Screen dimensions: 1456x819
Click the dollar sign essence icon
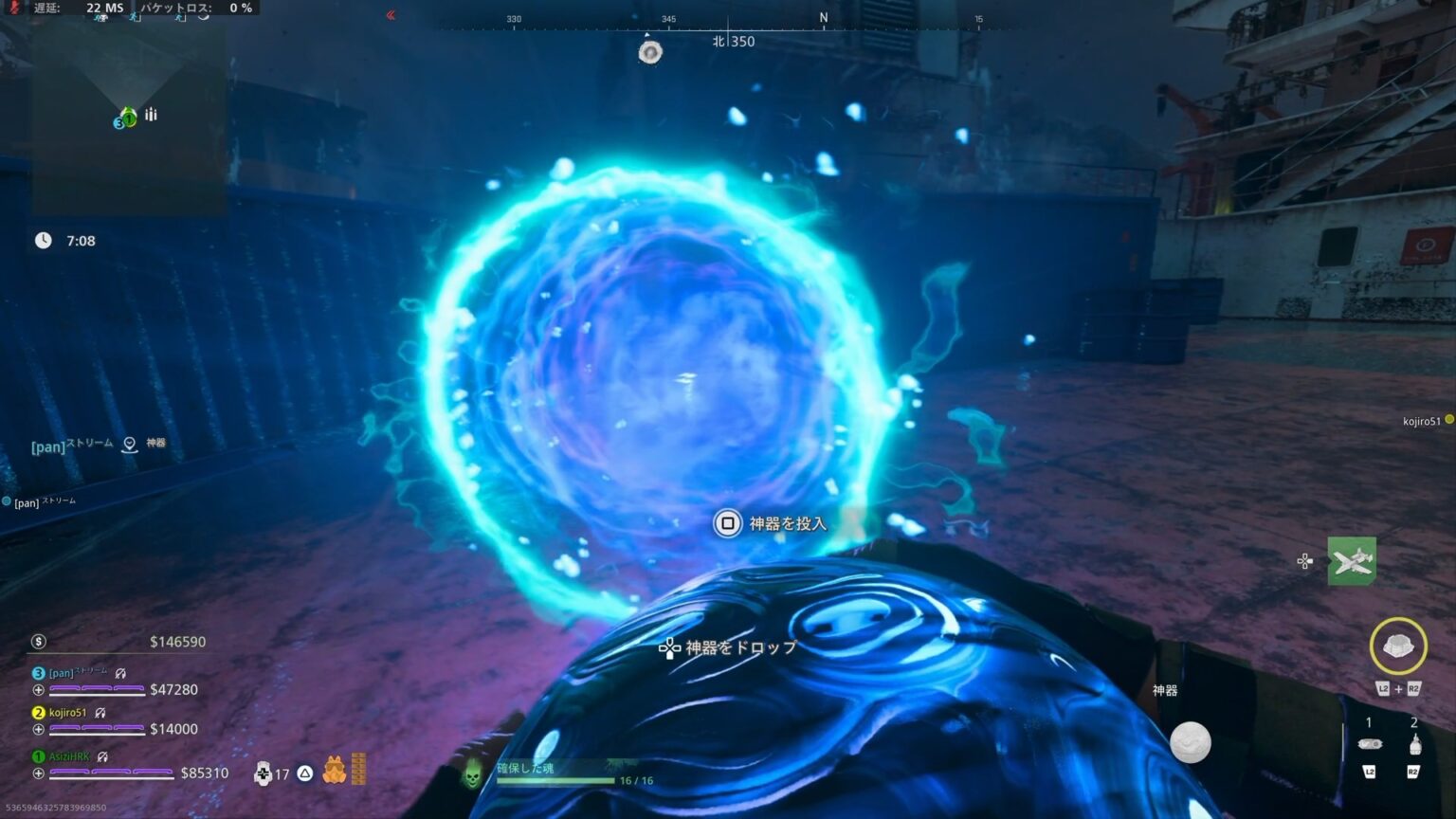39,642
